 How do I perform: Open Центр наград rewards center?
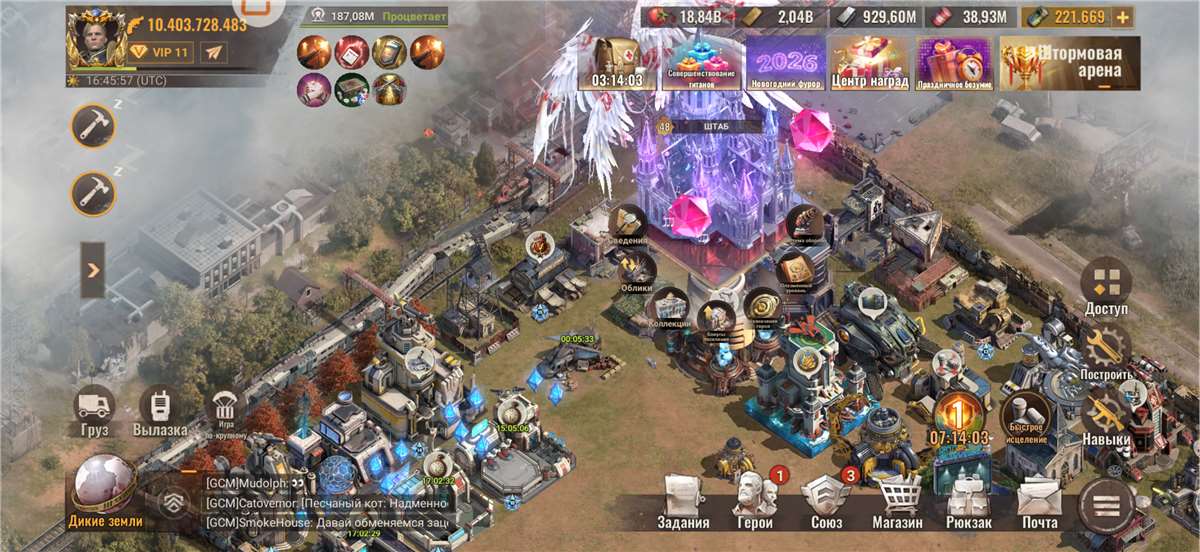[x=869, y=63]
